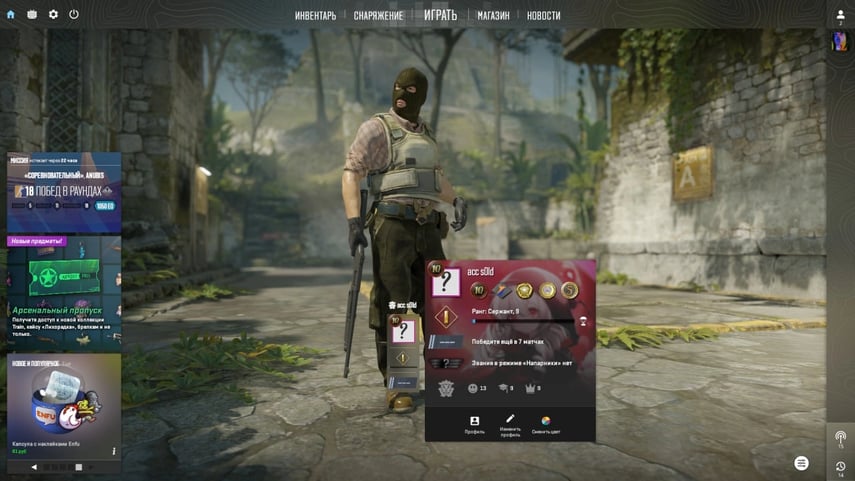Switch to the Снаряжение tab
The width and height of the screenshot is (855, 481).
[378, 16]
